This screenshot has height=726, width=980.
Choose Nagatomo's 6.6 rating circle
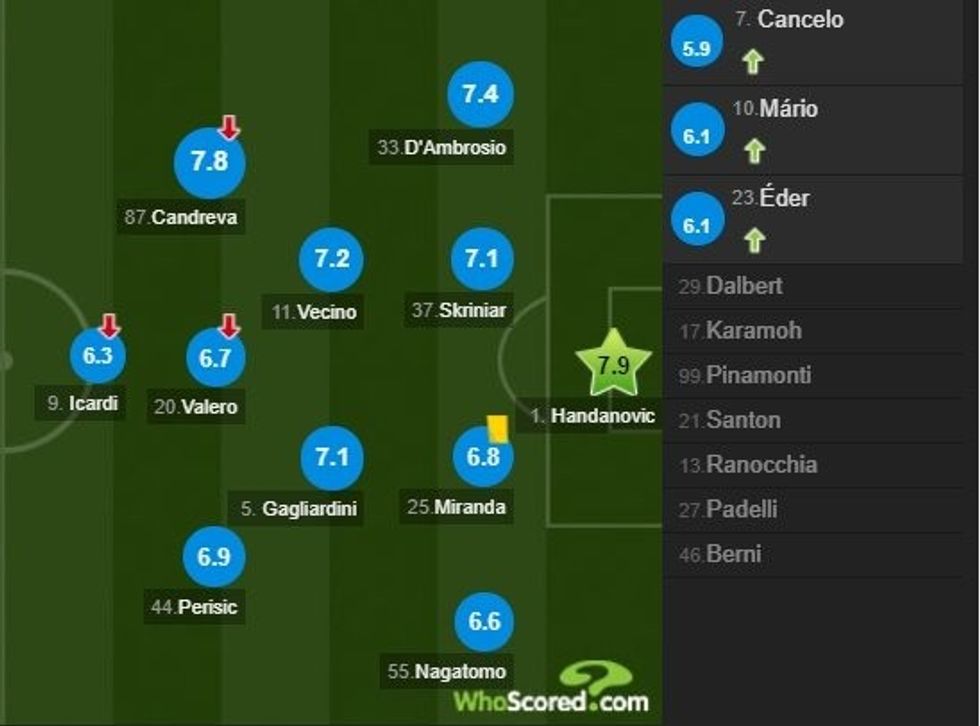pos(484,621)
